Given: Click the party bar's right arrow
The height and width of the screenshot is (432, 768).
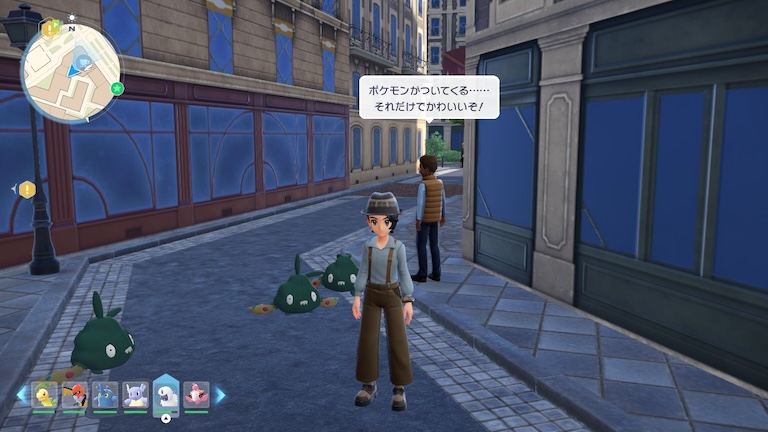Looking at the screenshot, I should (x=220, y=395).
